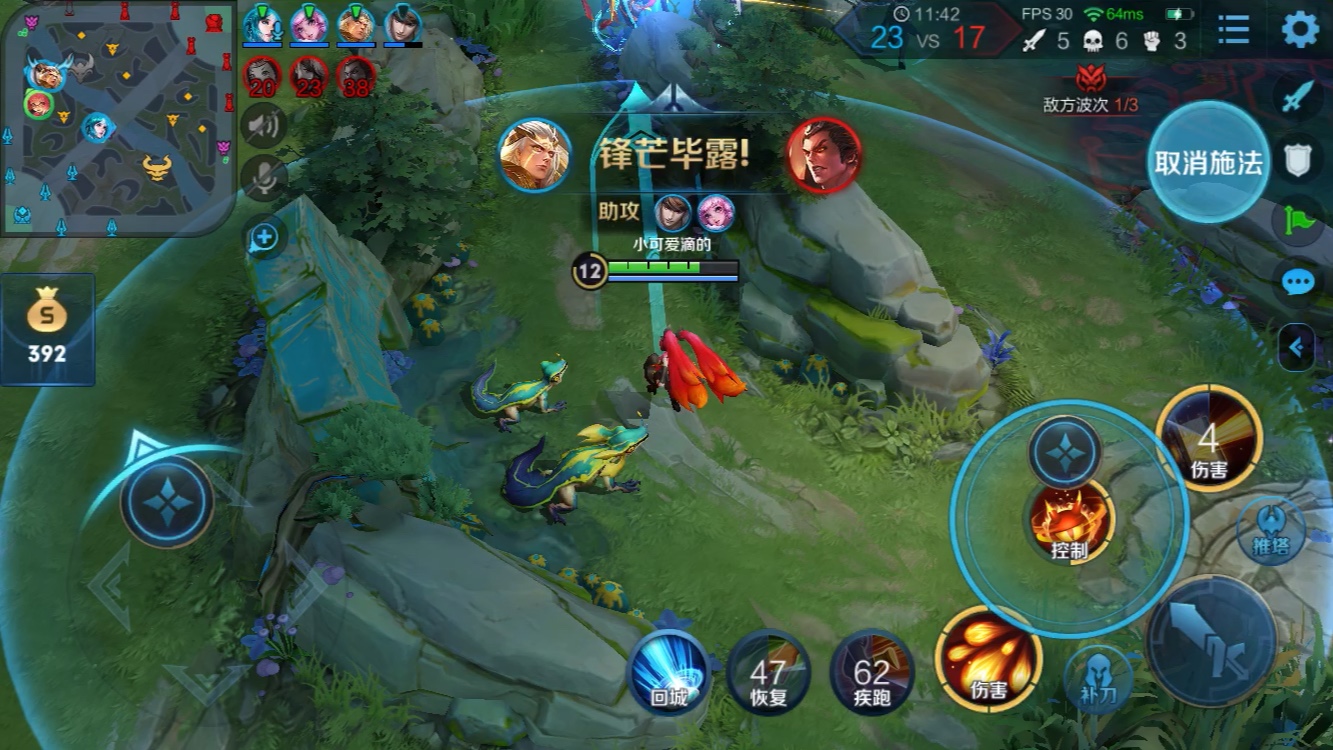The image size is (1333, 750).
Task: Open the battlefield minimap
Action: click(x=118, y=118)
